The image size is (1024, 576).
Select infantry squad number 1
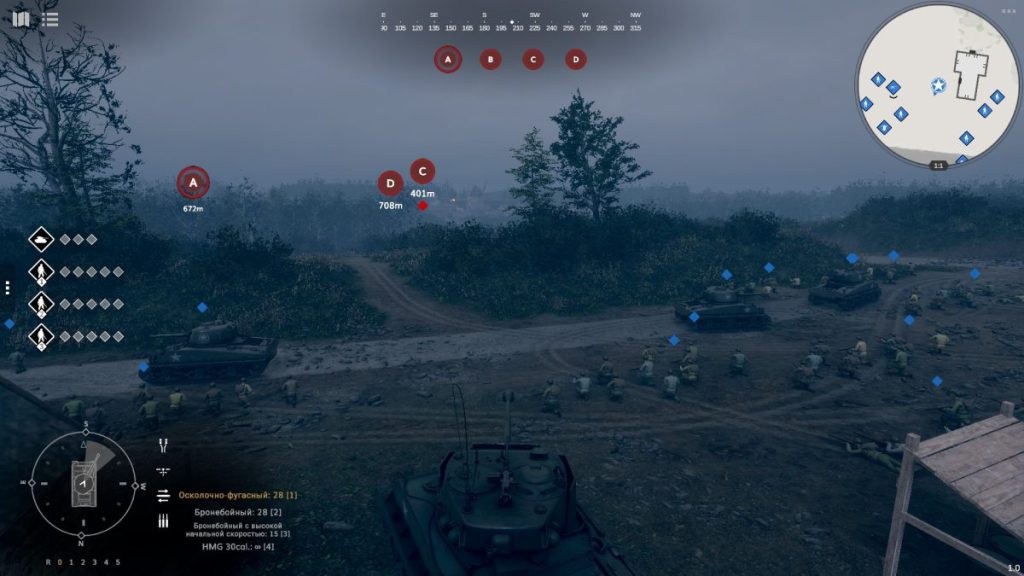[41, 271]
